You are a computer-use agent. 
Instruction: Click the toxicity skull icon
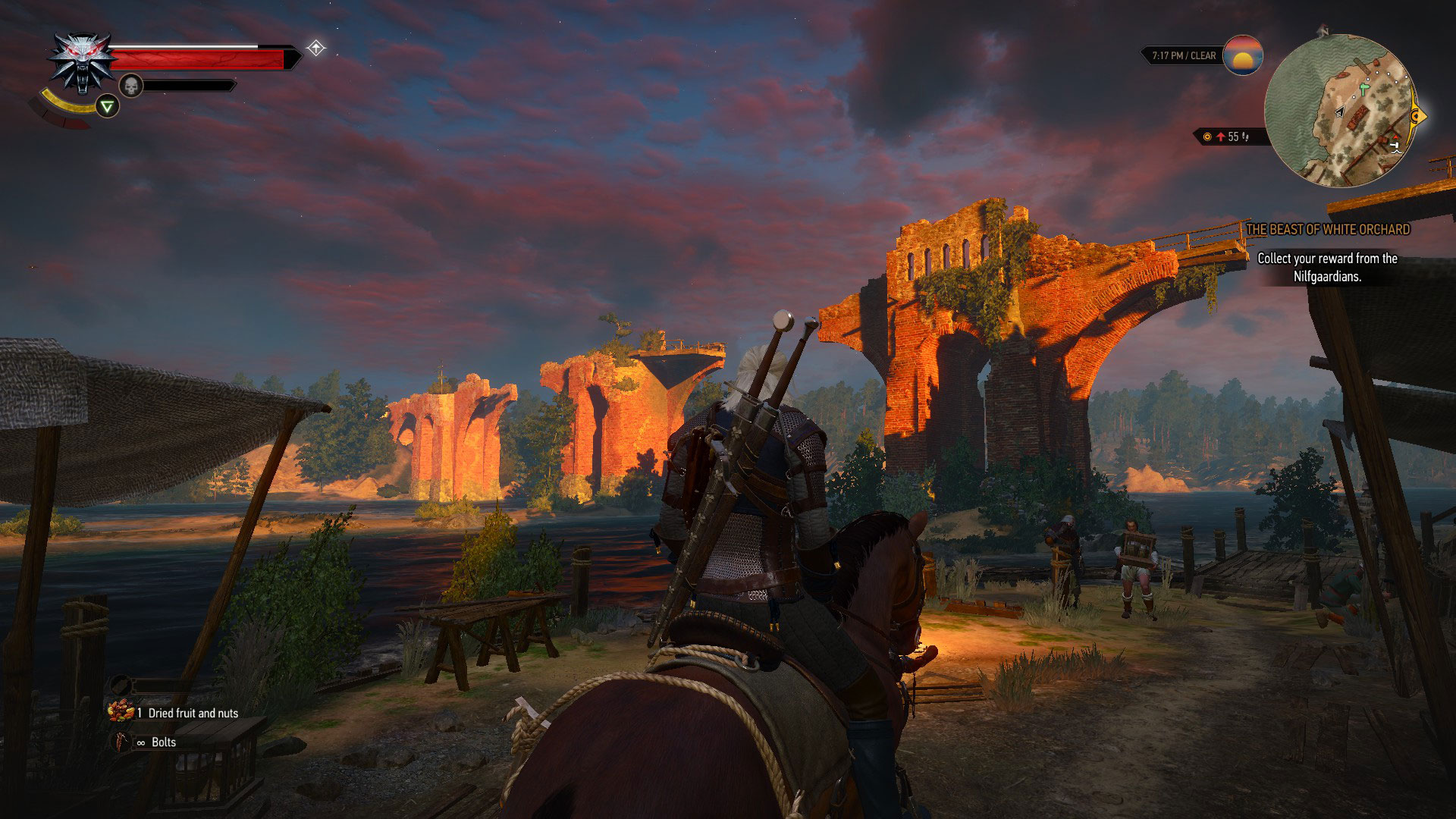(x=132, y=85)
